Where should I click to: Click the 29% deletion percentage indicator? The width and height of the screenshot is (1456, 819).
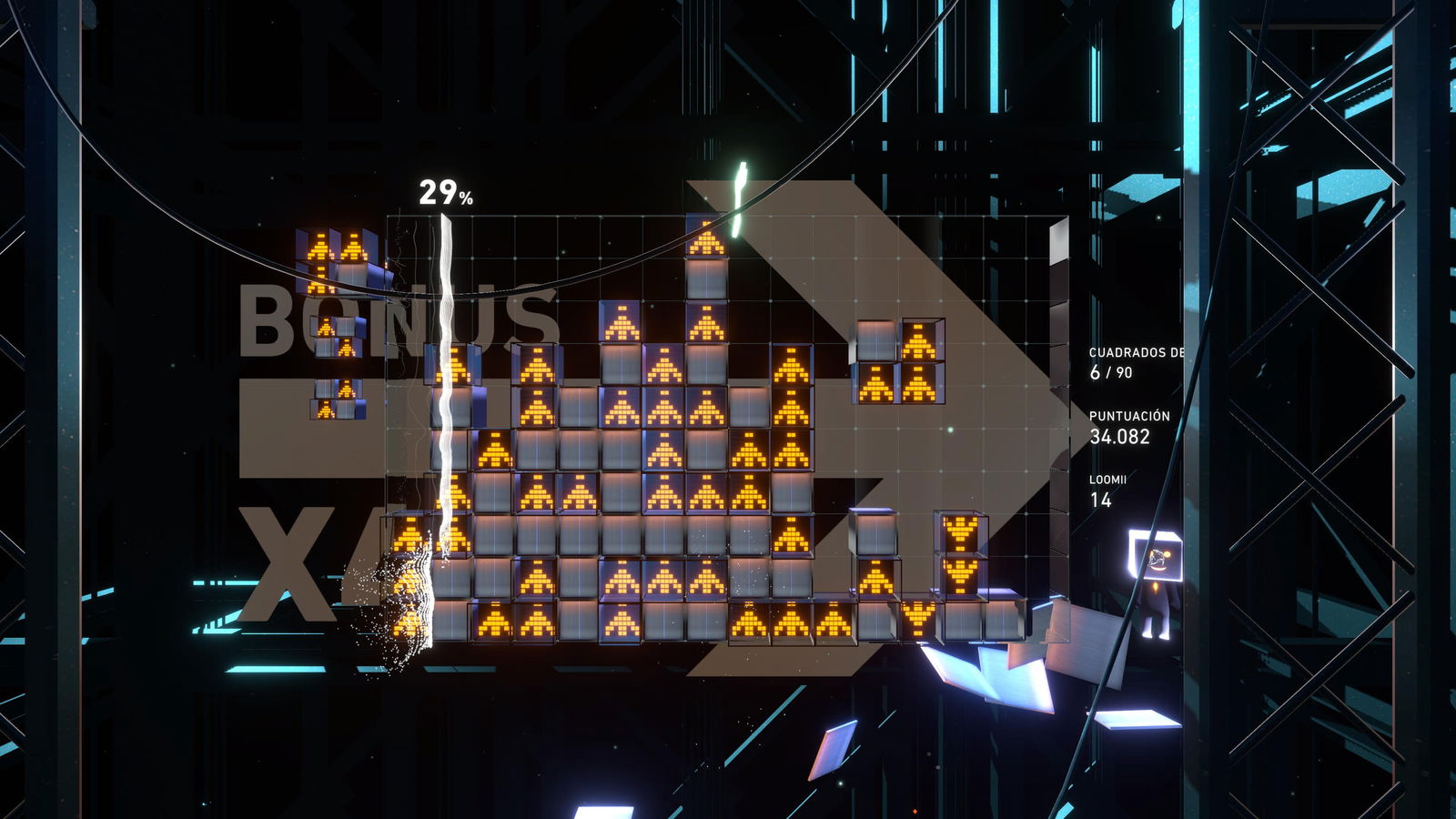point(445,192)
